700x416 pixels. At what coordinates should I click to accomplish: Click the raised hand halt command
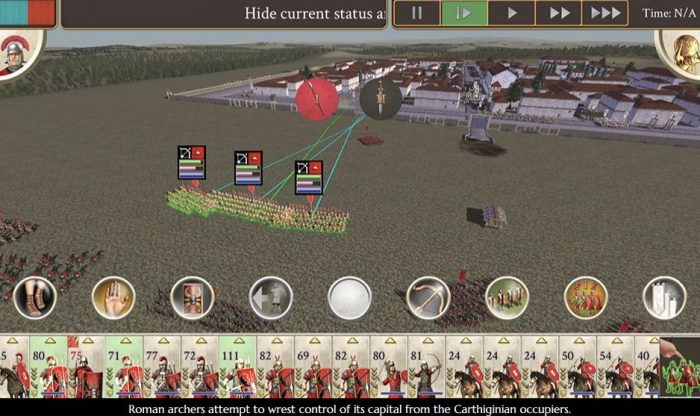tap(113, 298)
